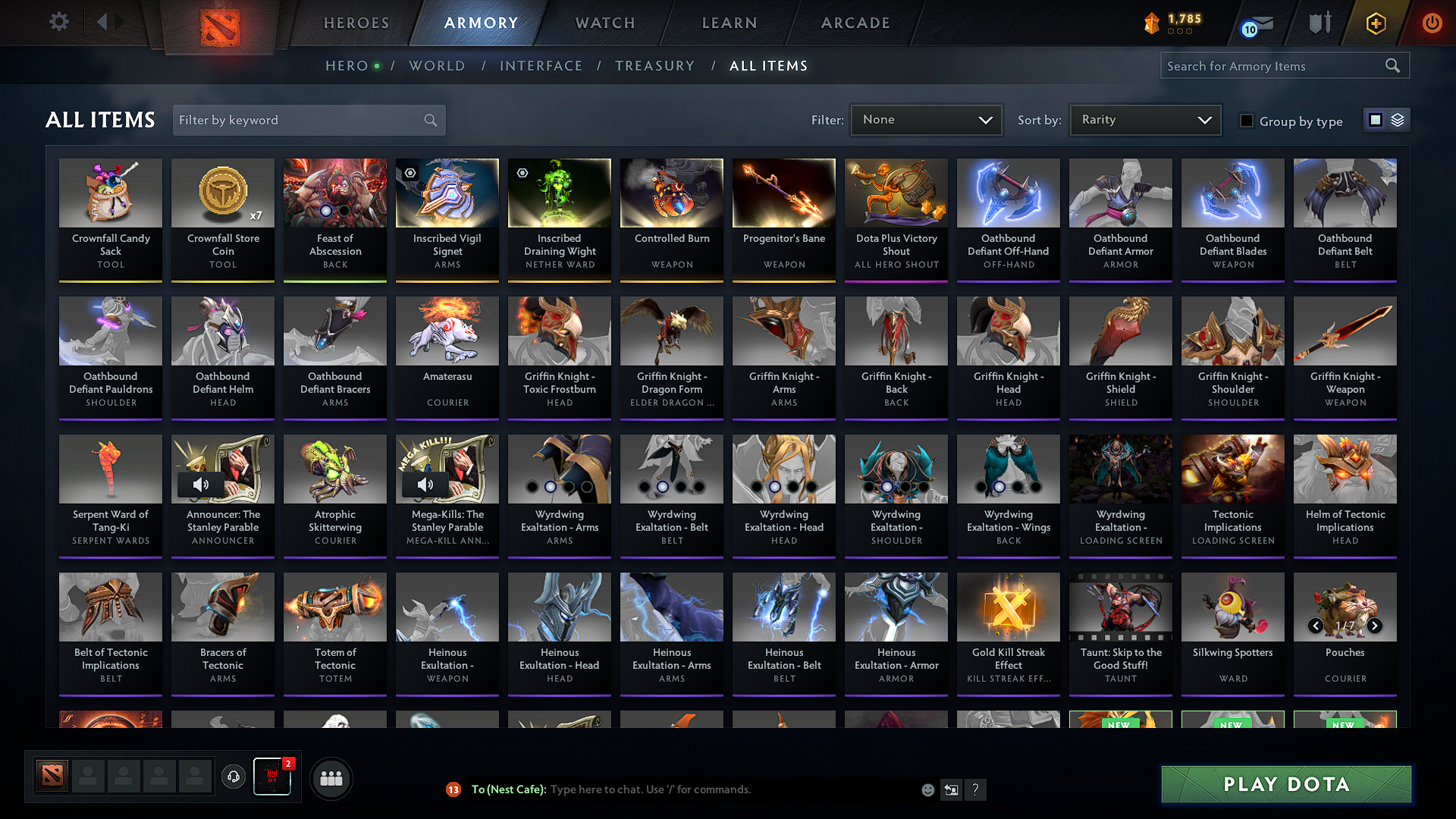
Task: Switch to the Watch tab
Action: point(604,23)
